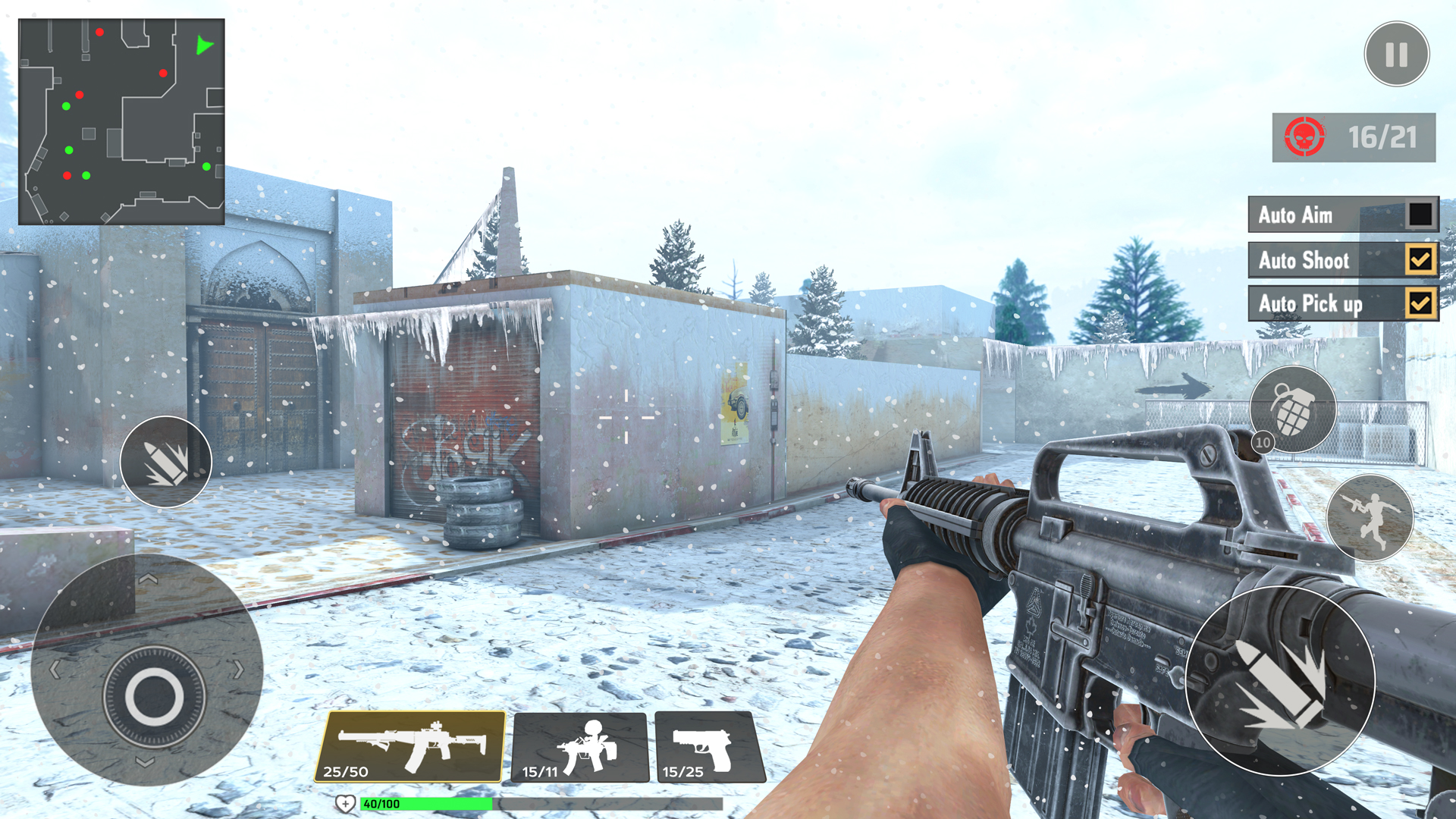This screenshot has height=819, width=1456.
Task: Tap the red skull kill counter icon
Action: point(1306,136)
